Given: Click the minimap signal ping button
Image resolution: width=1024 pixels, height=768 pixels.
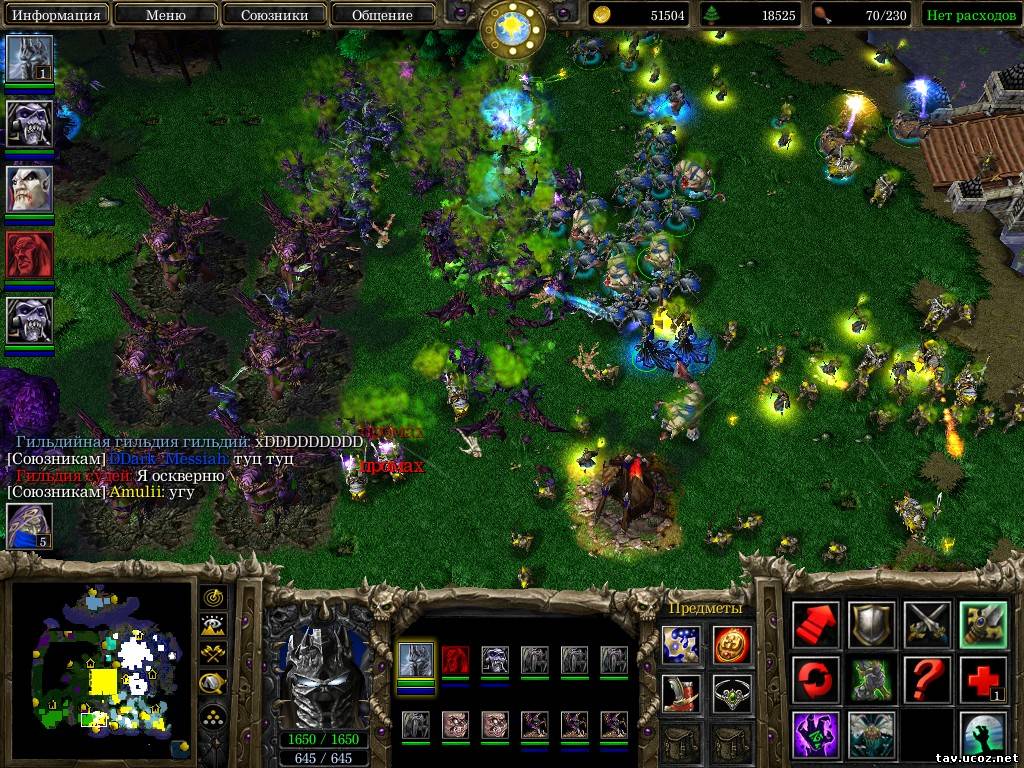Looking at the screenshot, I should pos(213,598).
